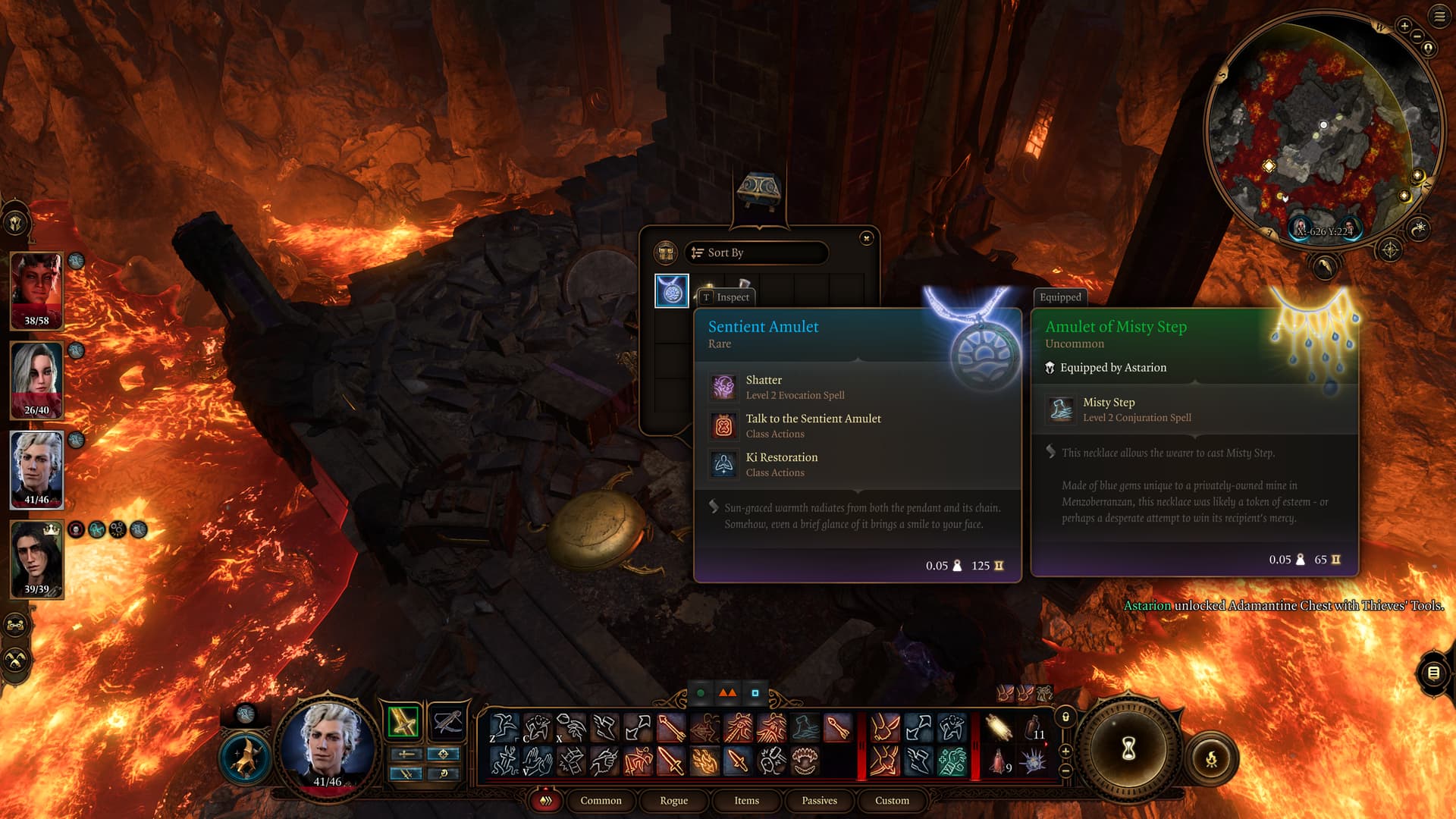Close the Adamantine Chest loot window
Viewport: 1456px width, 819px height.
867,238
